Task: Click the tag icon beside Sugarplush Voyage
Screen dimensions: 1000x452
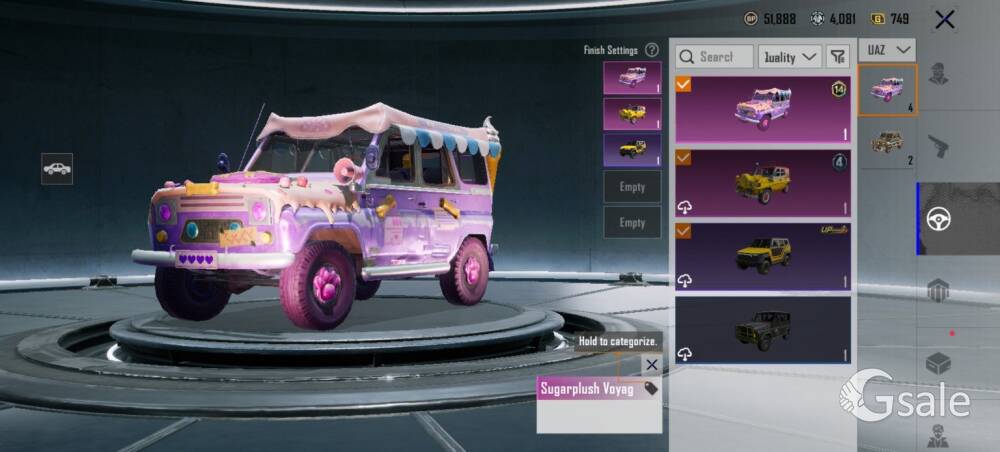Action: click(651, 388)
